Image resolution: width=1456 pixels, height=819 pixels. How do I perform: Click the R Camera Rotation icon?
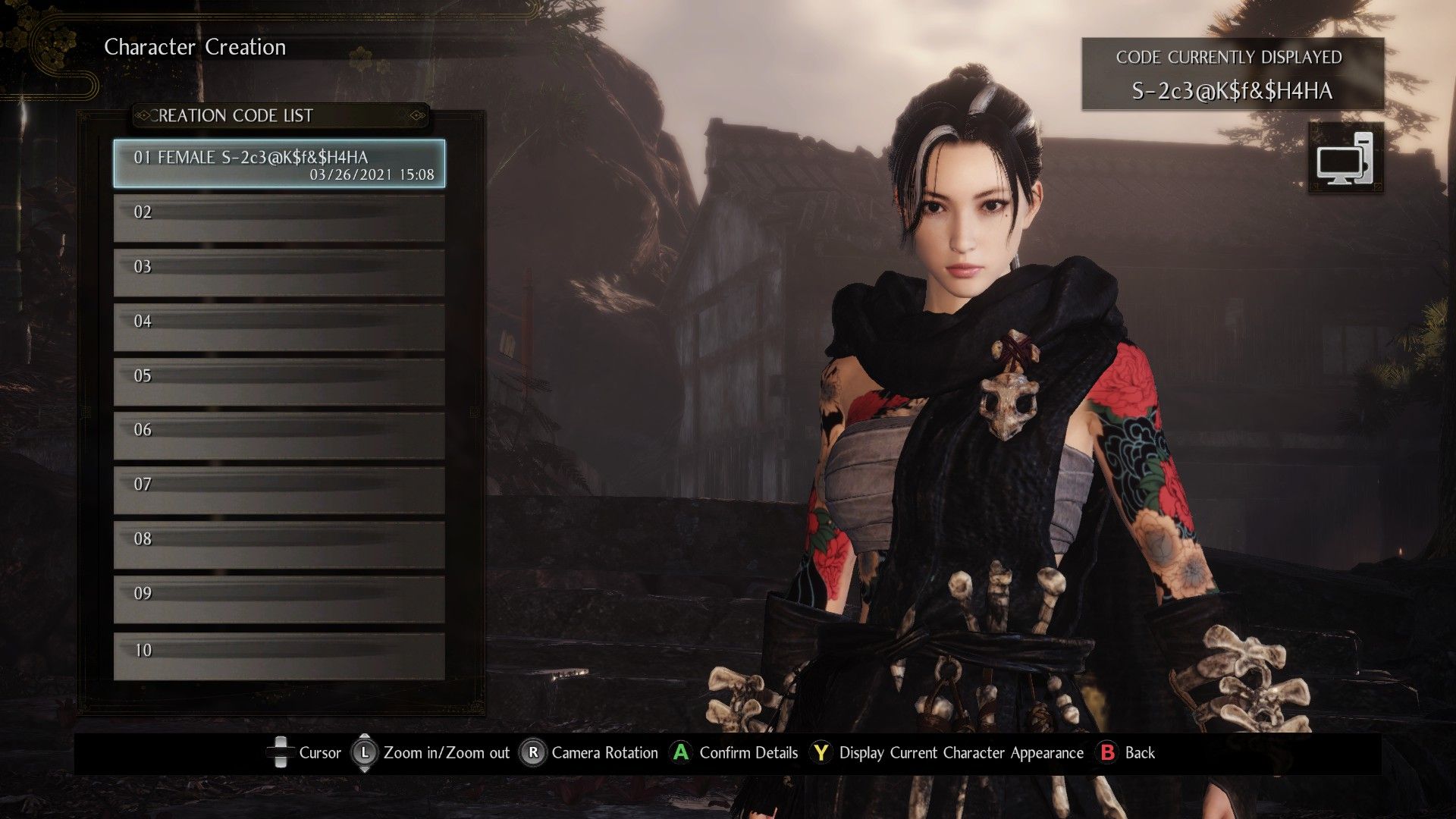coord(535,753)
